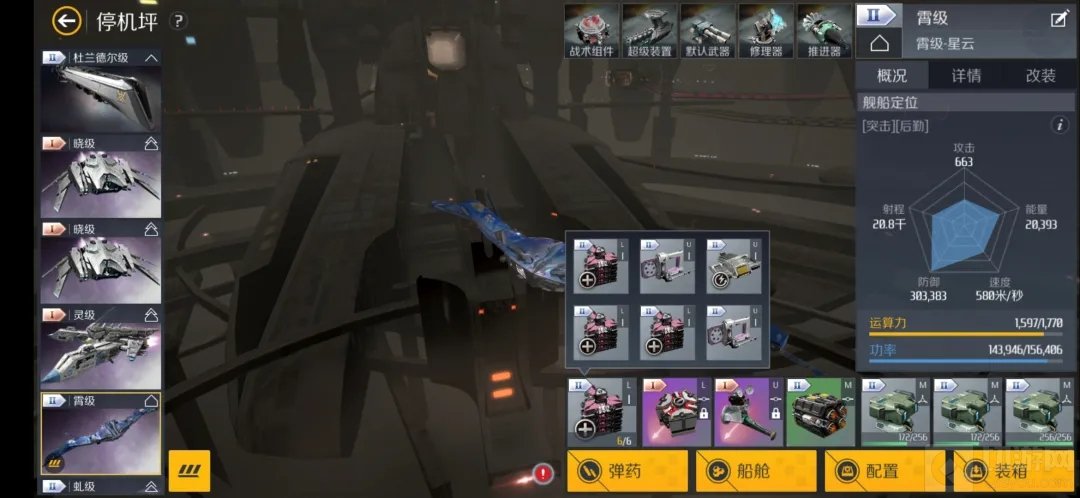Show the 默认武器 category
Screen dimensions: 1080x498
point(707,31)
